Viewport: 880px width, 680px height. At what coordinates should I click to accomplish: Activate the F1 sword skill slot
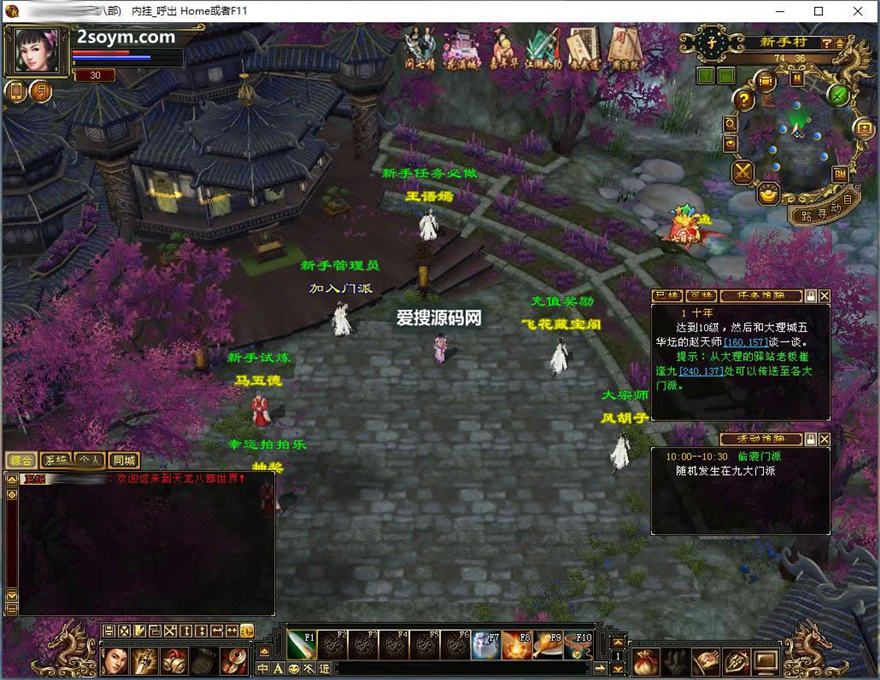coord(302,645)
